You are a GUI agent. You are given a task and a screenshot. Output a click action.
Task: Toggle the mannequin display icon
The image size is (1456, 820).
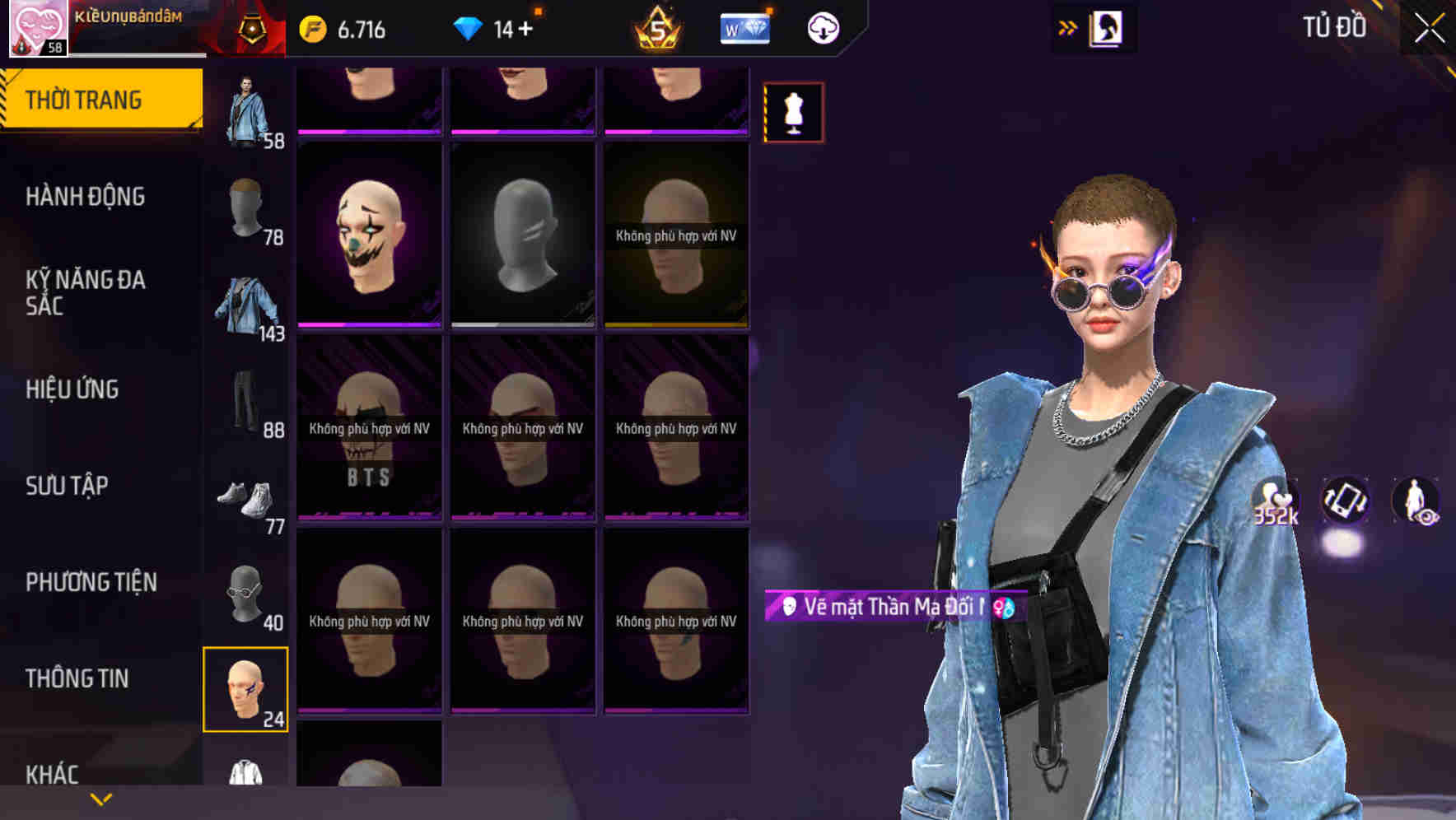(x=793, y=112)
